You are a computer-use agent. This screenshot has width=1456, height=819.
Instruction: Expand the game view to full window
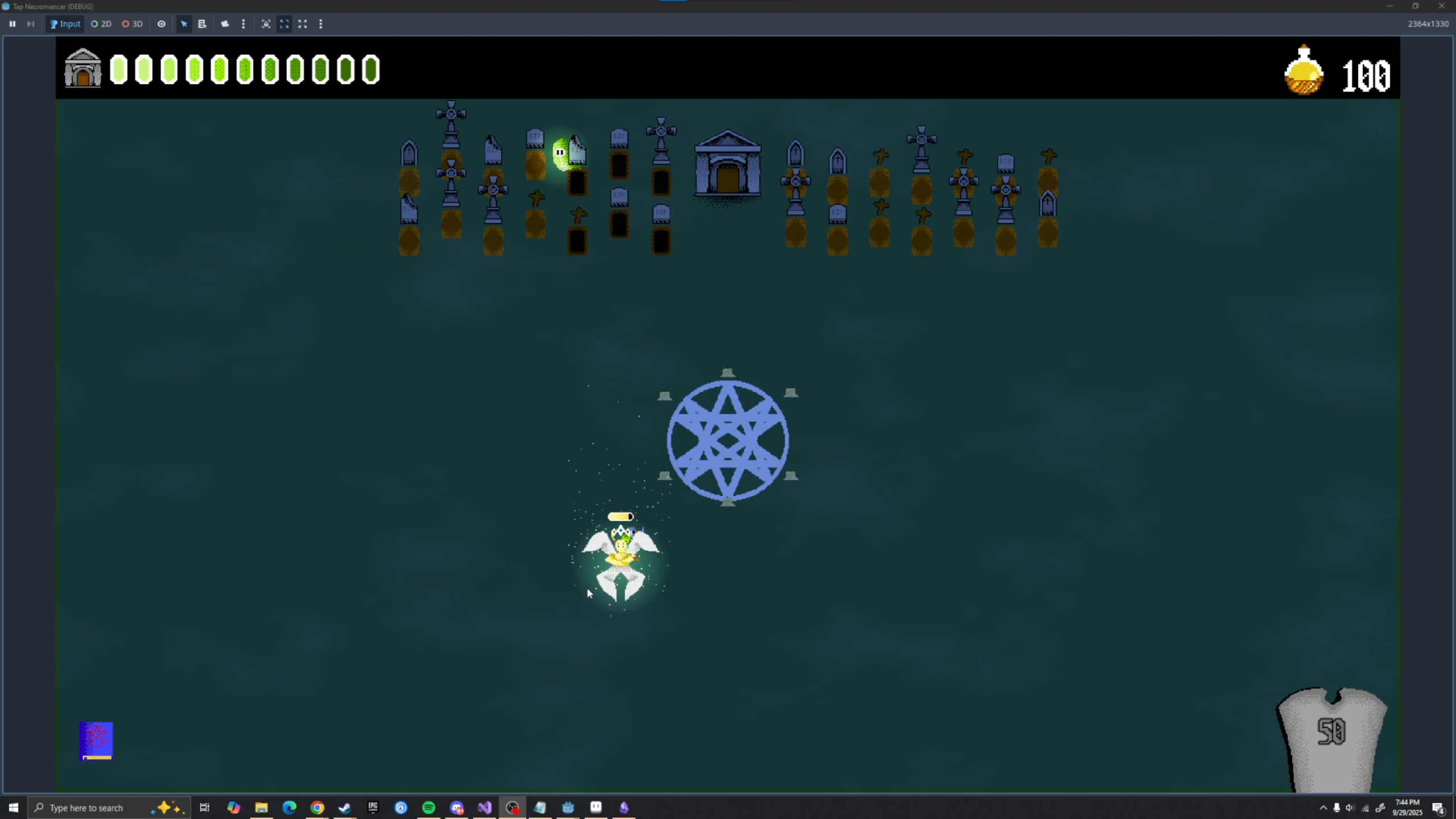pyautogui.click(x=303, y=24)
